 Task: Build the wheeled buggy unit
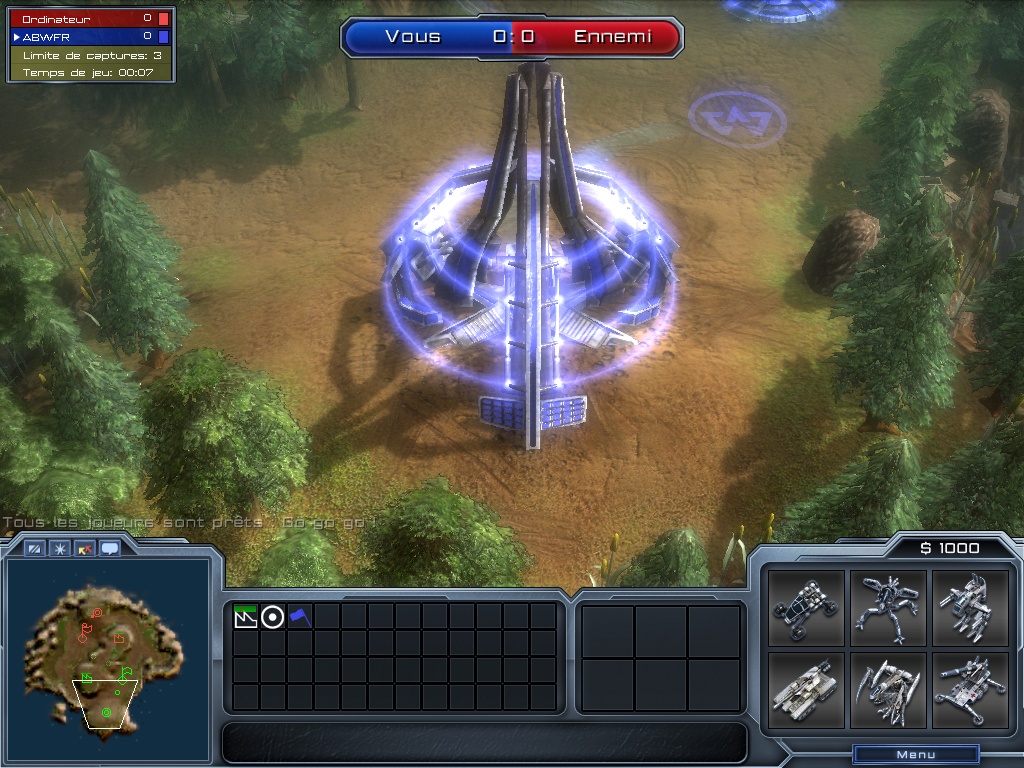coord(807,608)
